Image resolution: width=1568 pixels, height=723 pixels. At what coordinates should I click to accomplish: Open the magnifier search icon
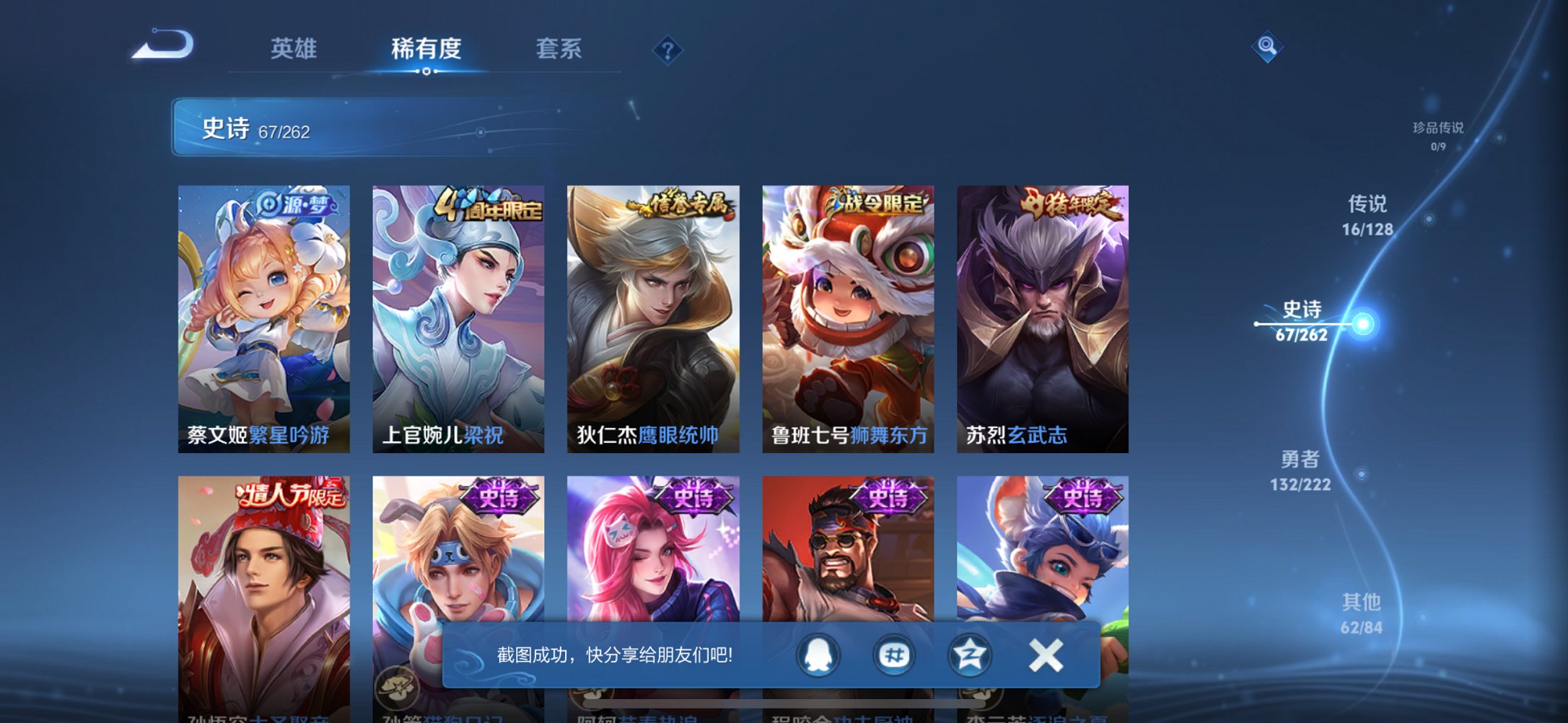pos(1267,46)
